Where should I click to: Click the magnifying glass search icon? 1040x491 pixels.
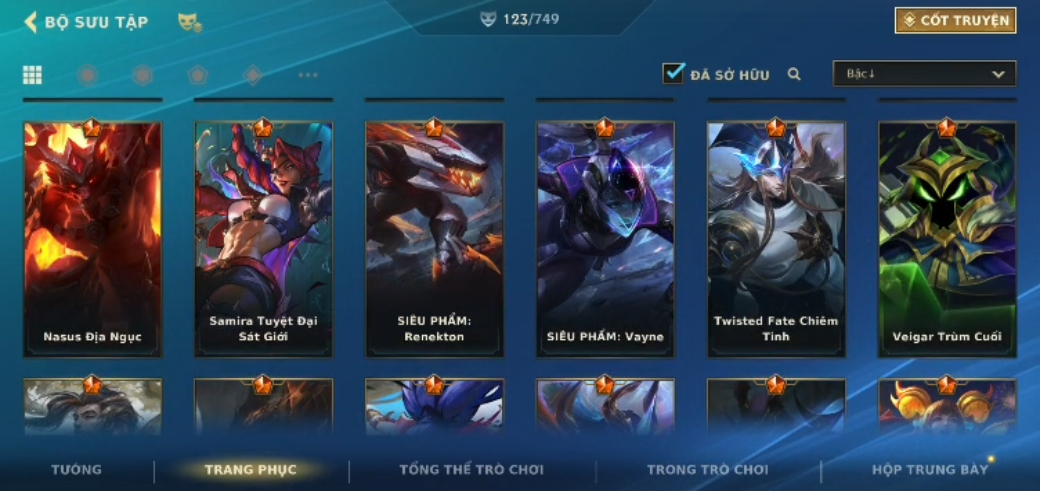click(794, 74)
